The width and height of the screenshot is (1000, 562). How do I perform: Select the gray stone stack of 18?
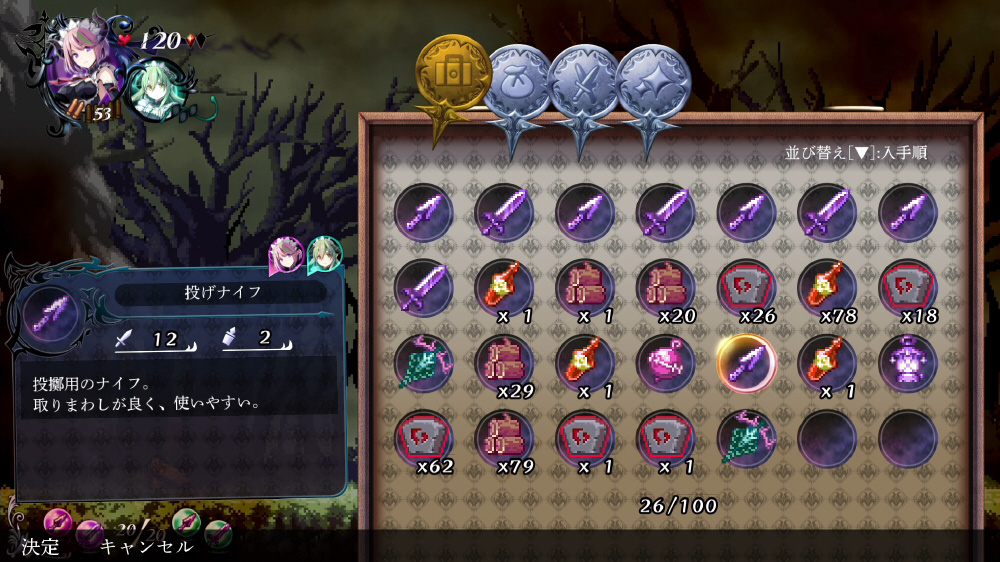tap(908, 288)
